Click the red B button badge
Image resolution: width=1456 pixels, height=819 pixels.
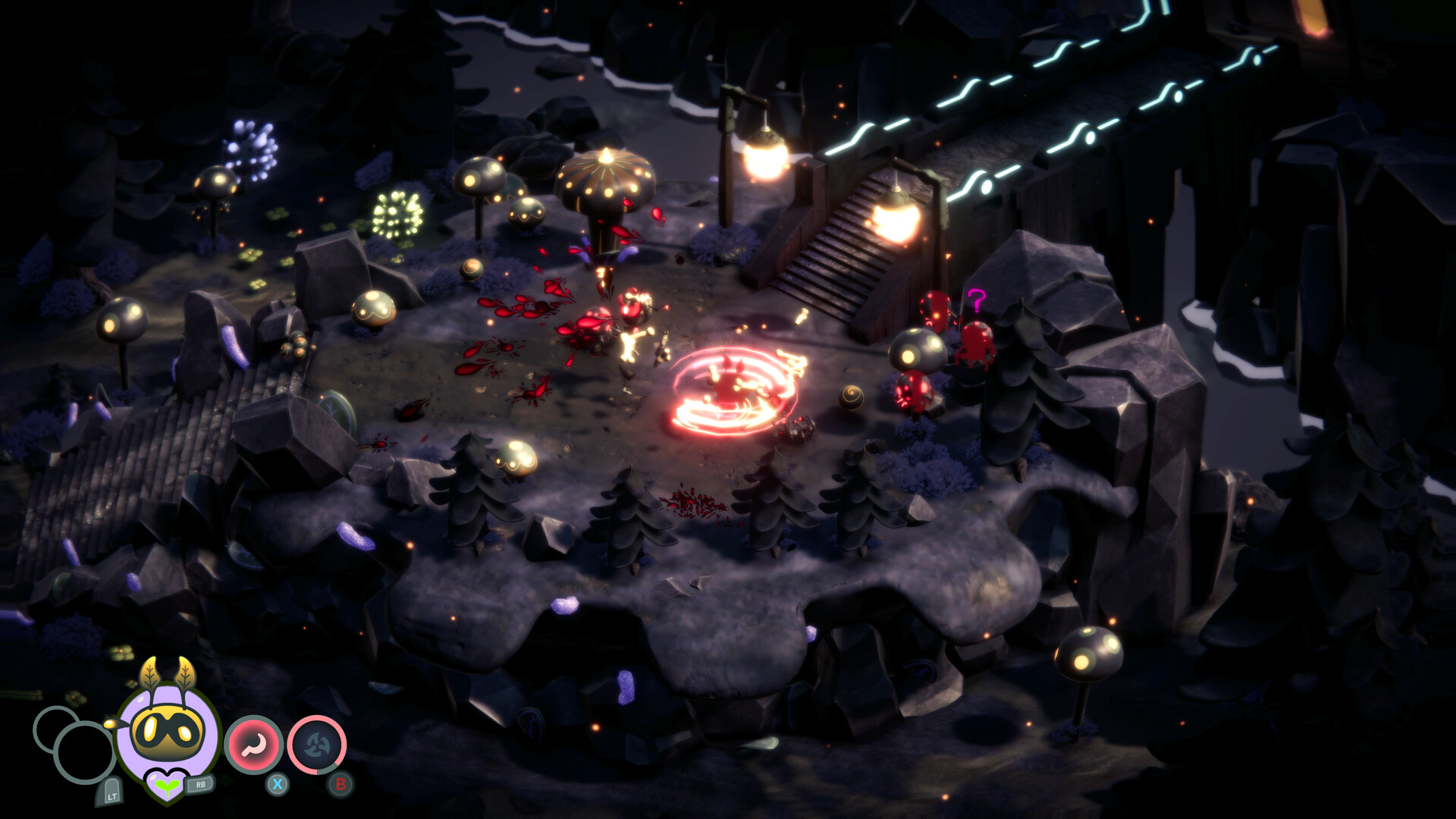pos(340,783)
